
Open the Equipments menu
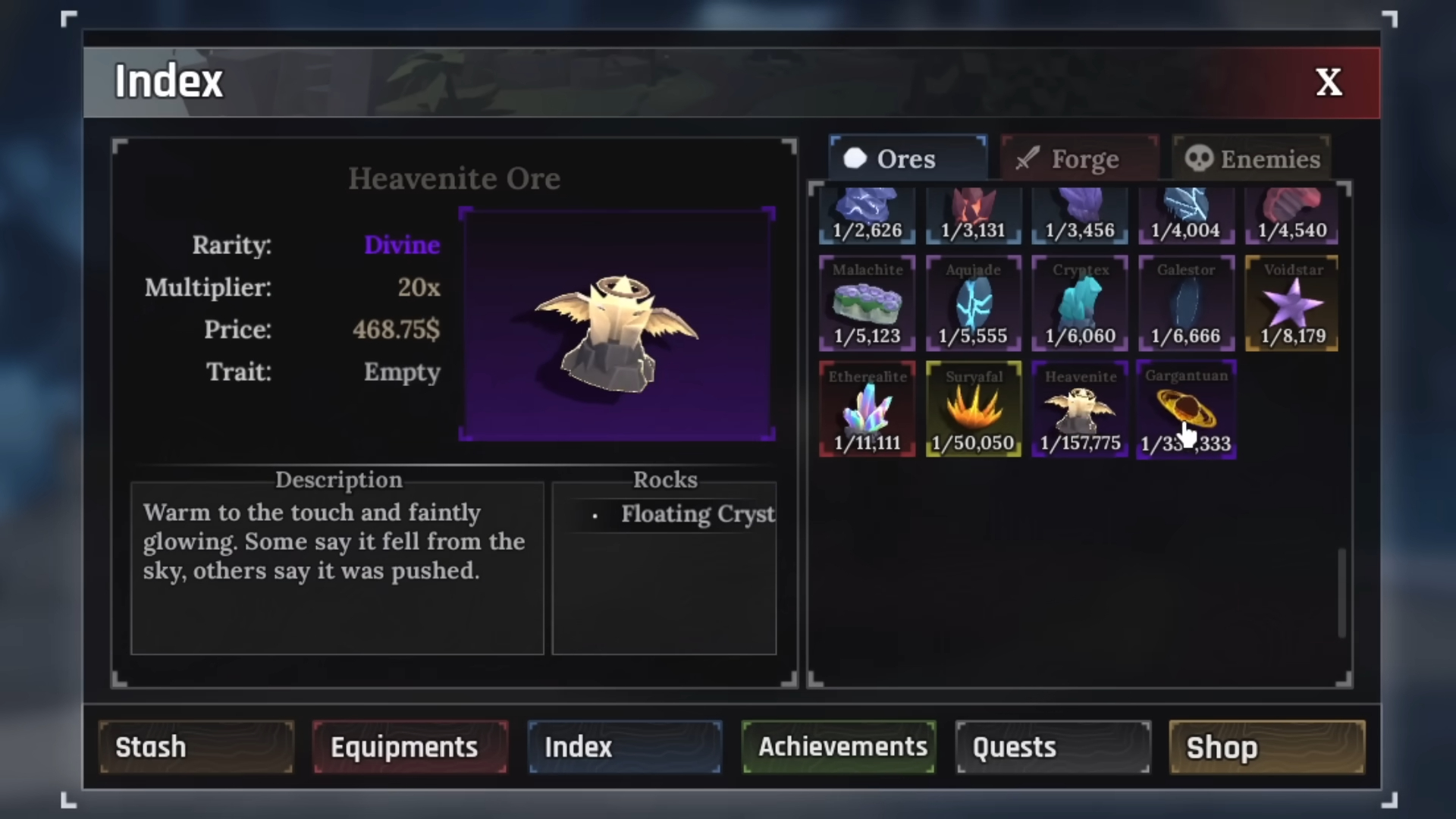pyautogui.click(x=409, y=747)
